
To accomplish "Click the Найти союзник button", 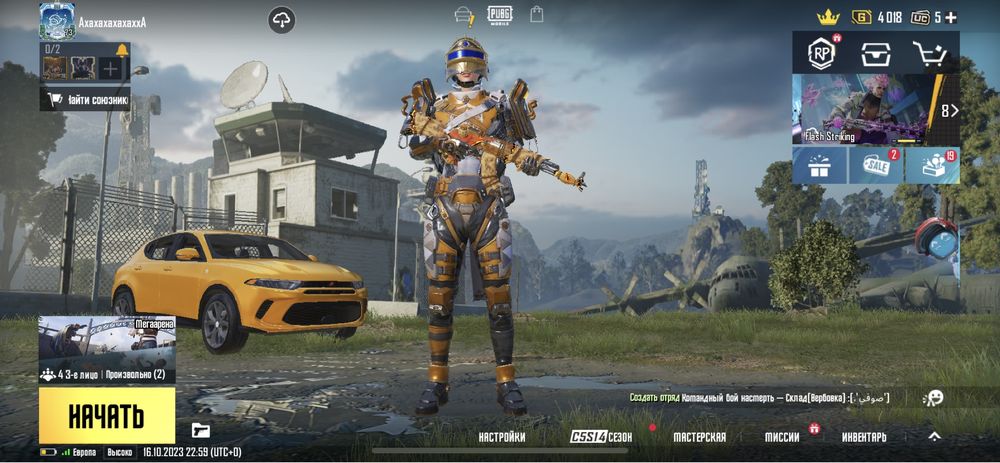I will pyautogui.click(x=86, y=99).
